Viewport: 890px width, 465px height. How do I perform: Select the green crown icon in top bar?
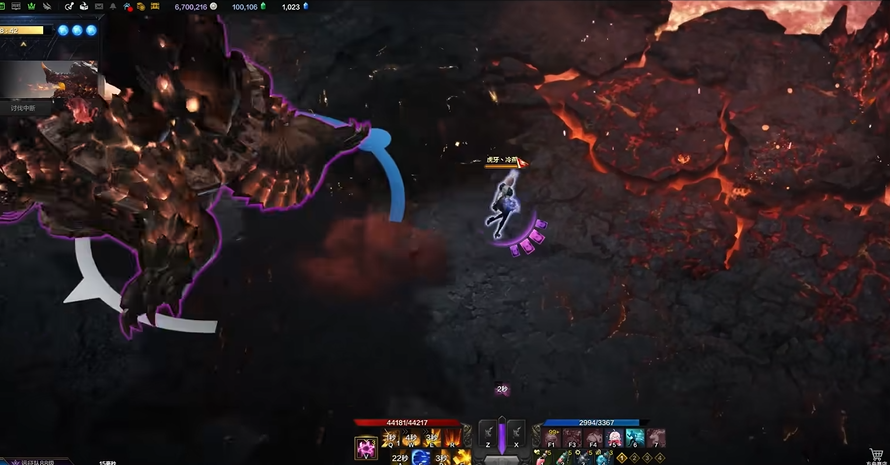pyautogui.click(x=29, y=7)
